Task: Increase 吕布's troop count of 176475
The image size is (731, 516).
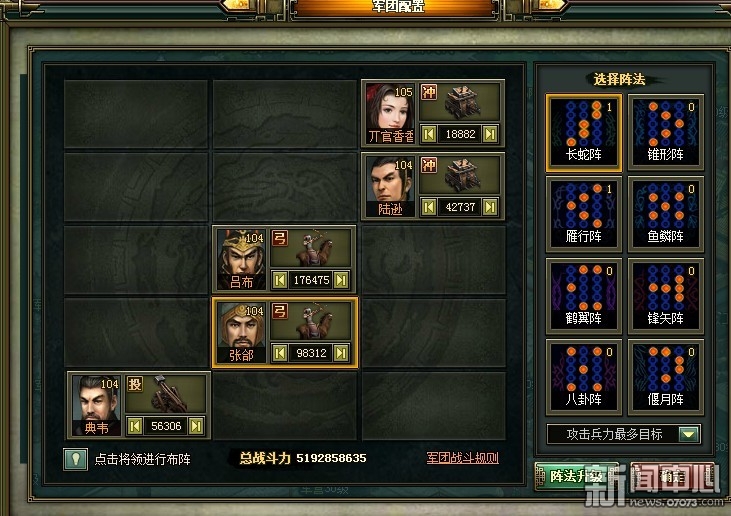Action: point(341,280)
